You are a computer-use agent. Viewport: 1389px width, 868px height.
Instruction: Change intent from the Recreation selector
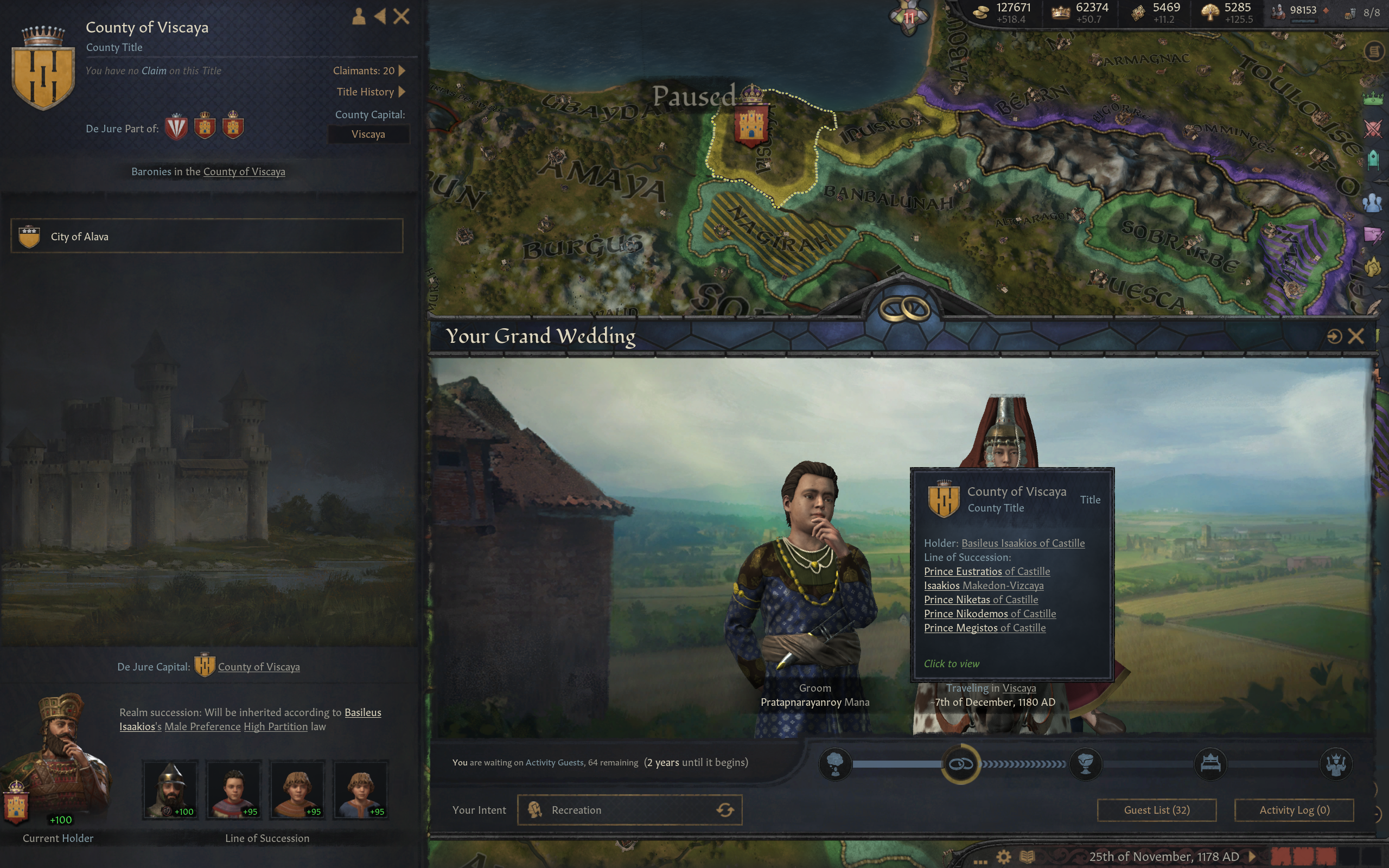[x=629, y=809]
